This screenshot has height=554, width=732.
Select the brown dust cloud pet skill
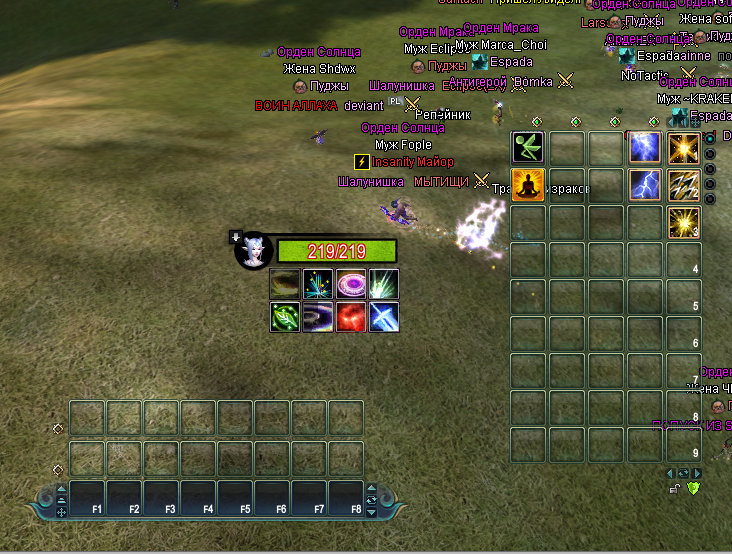pos(285,284)
